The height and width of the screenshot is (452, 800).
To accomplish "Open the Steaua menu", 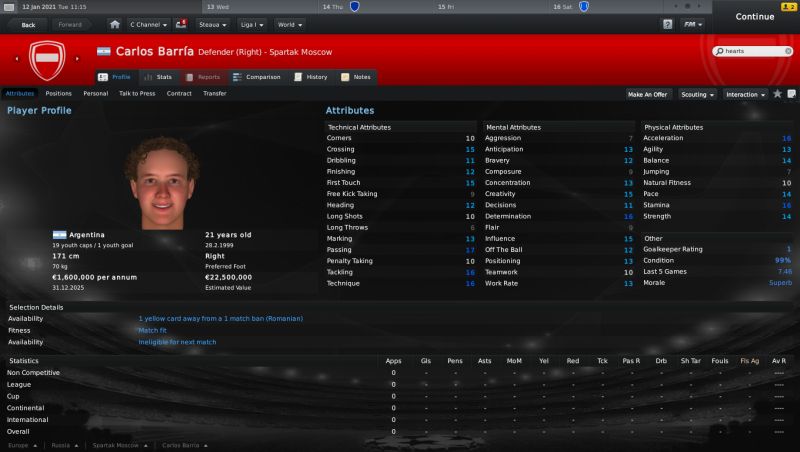I will [x=213, y=24].
